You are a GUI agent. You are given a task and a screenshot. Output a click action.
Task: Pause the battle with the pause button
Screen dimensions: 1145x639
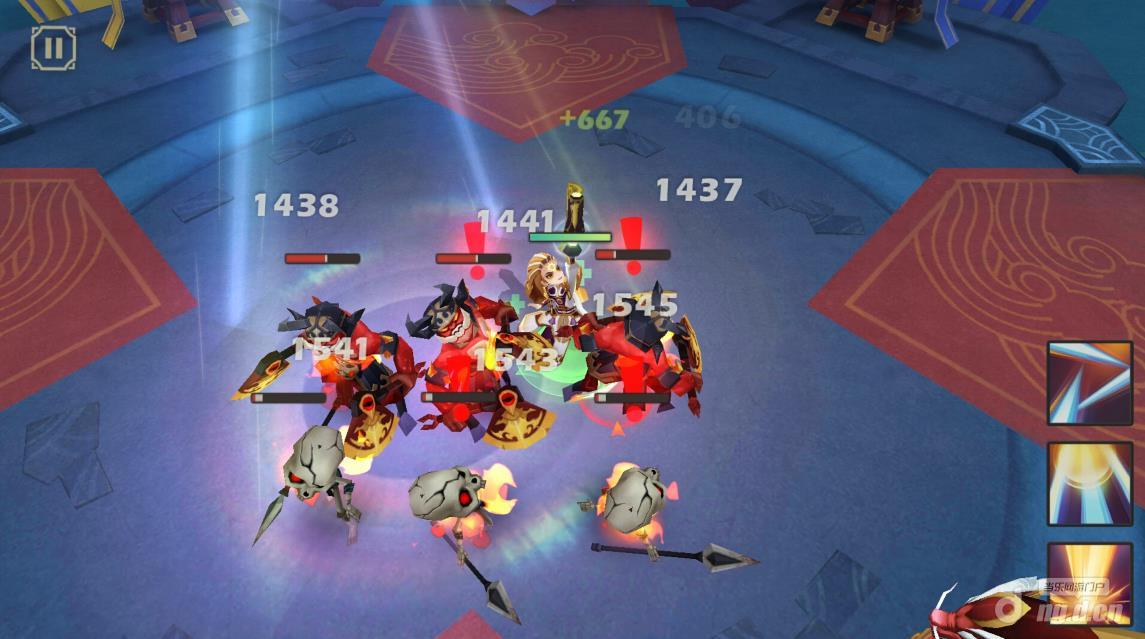click(x=53, y=47)
